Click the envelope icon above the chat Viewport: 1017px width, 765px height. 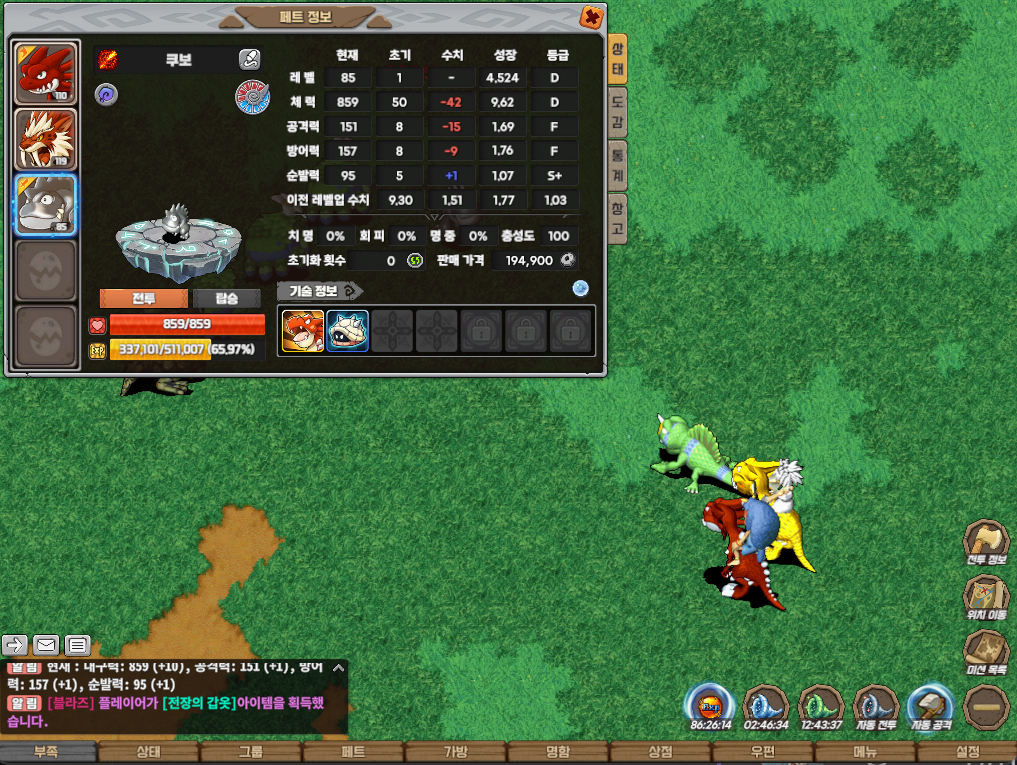46,644
